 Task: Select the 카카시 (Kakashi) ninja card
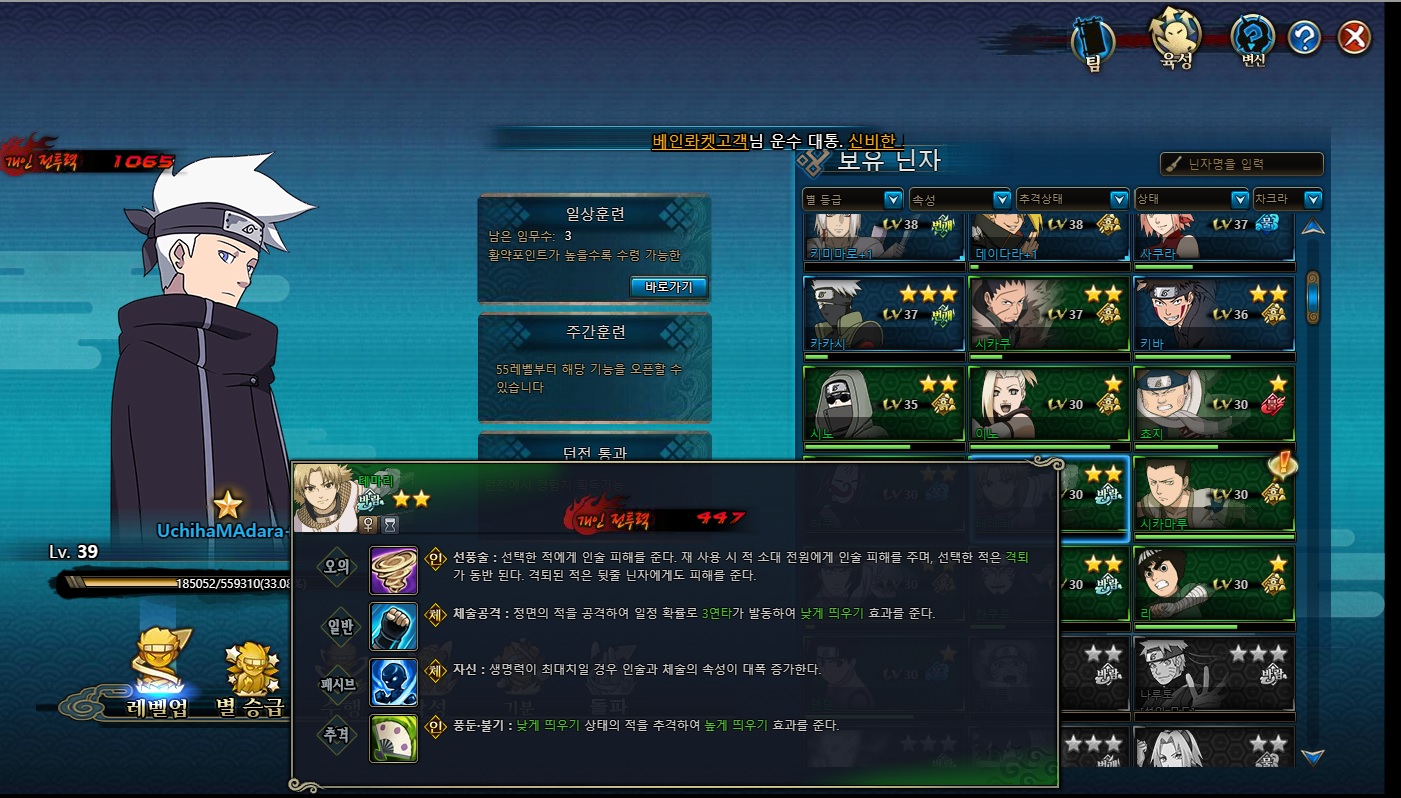pyautogui.click(x=882, y=315)
